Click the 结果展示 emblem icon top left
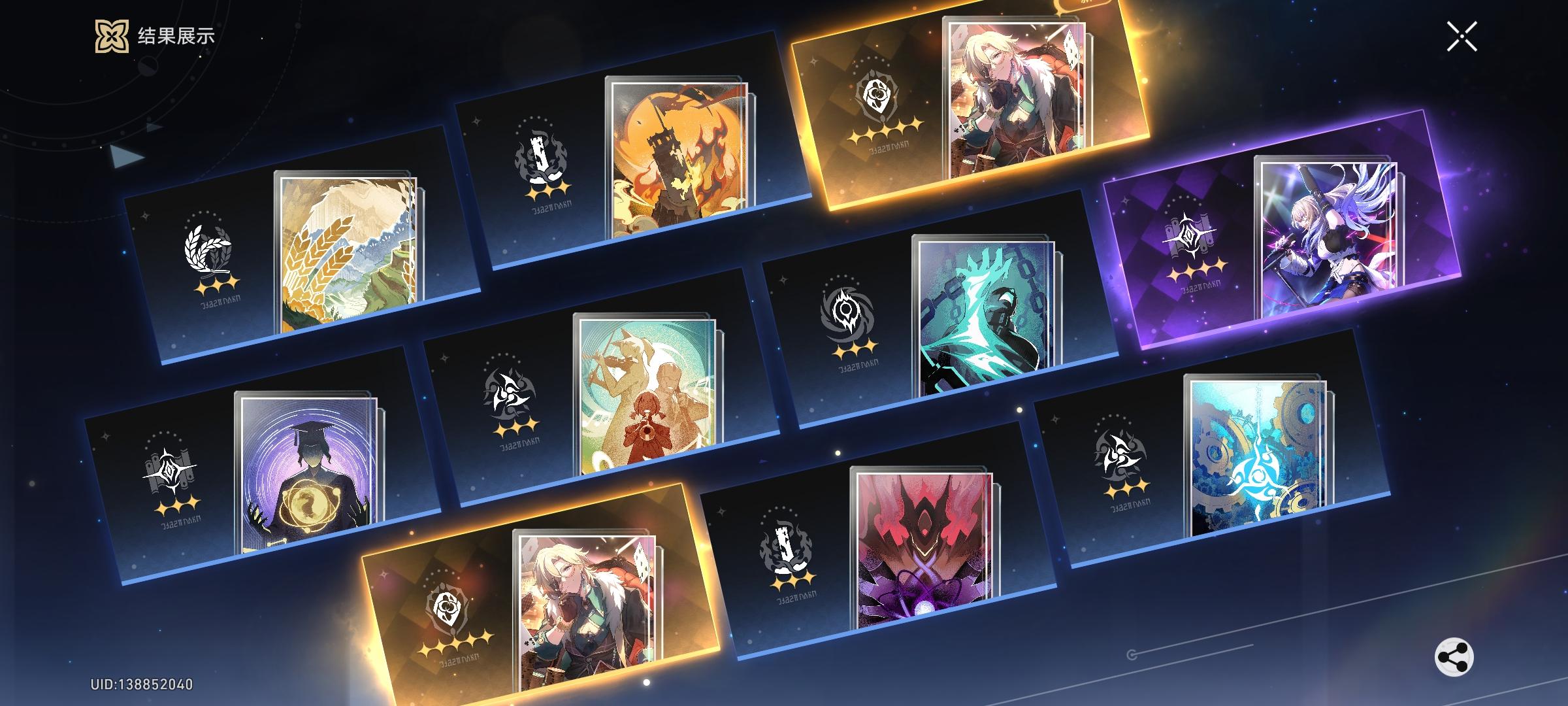The width and height of the screenshot is (1568, 706). click(x=114, y=37)
